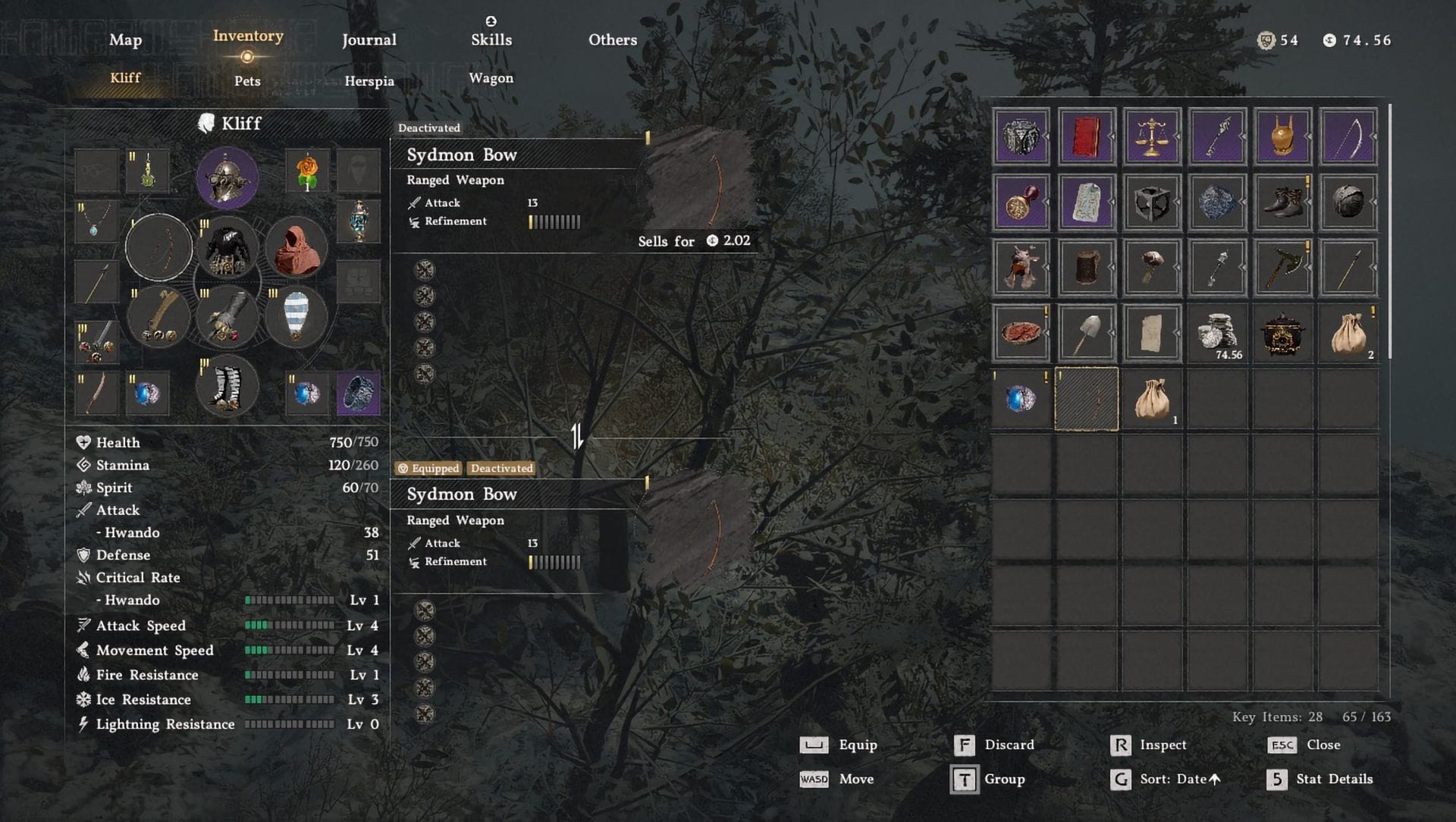
Task: Select the equipped helmet slot
Action: 227,179
